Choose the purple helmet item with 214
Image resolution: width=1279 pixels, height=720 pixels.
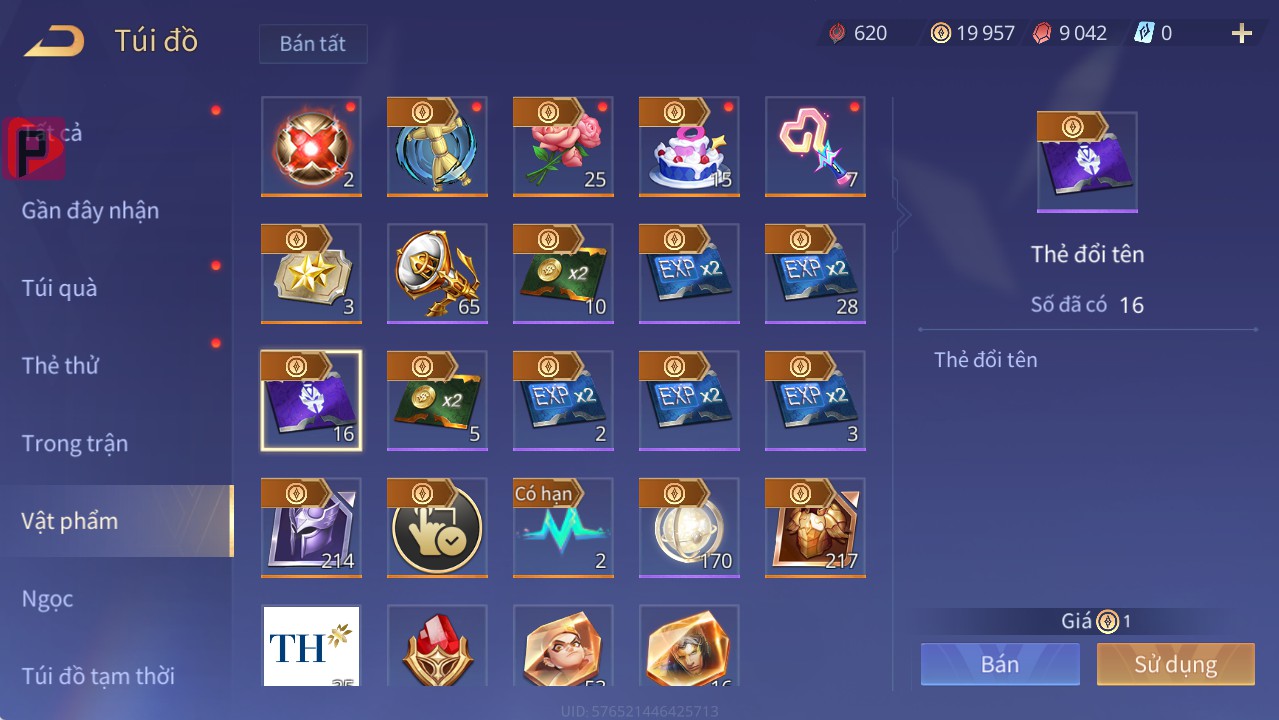click(x=311, y=527)
